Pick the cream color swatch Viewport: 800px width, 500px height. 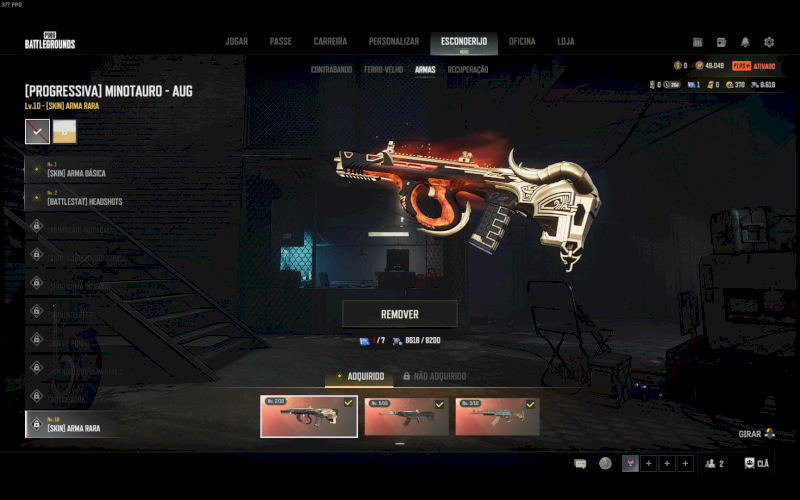click(x=64, y=131)
